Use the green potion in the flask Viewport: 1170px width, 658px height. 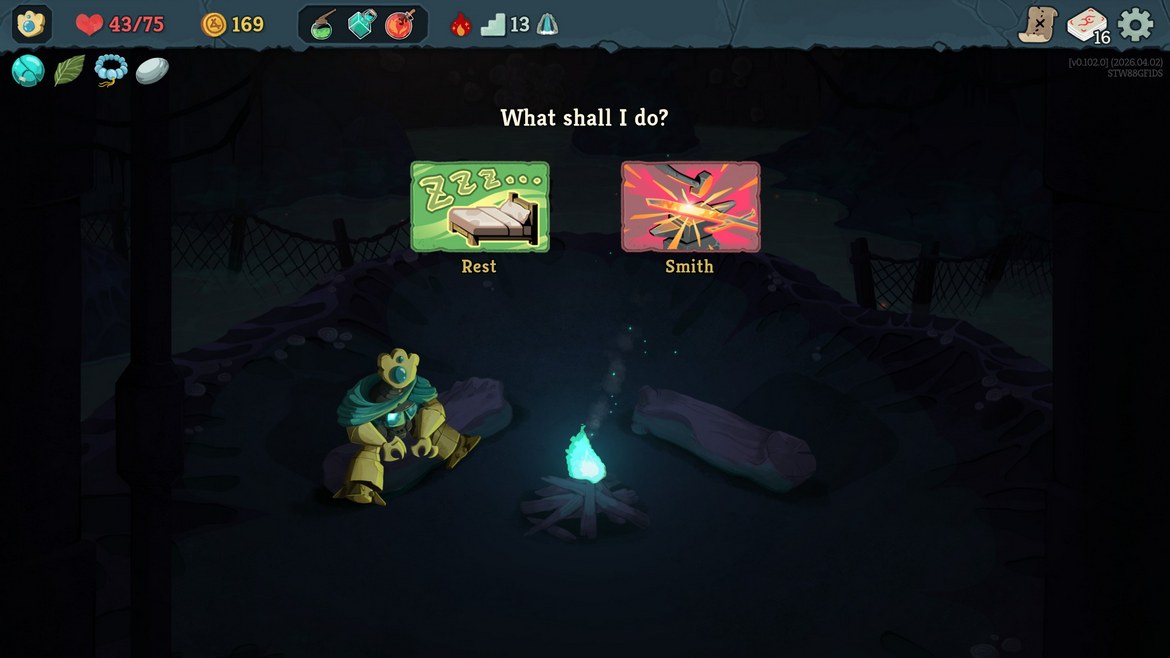(x=324, y=25)
